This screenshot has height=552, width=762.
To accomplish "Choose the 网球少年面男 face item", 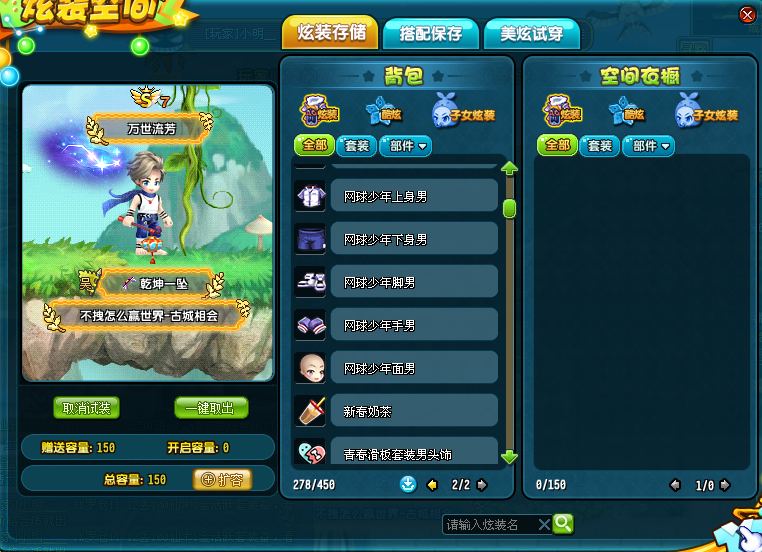I will tap(413, 368).
